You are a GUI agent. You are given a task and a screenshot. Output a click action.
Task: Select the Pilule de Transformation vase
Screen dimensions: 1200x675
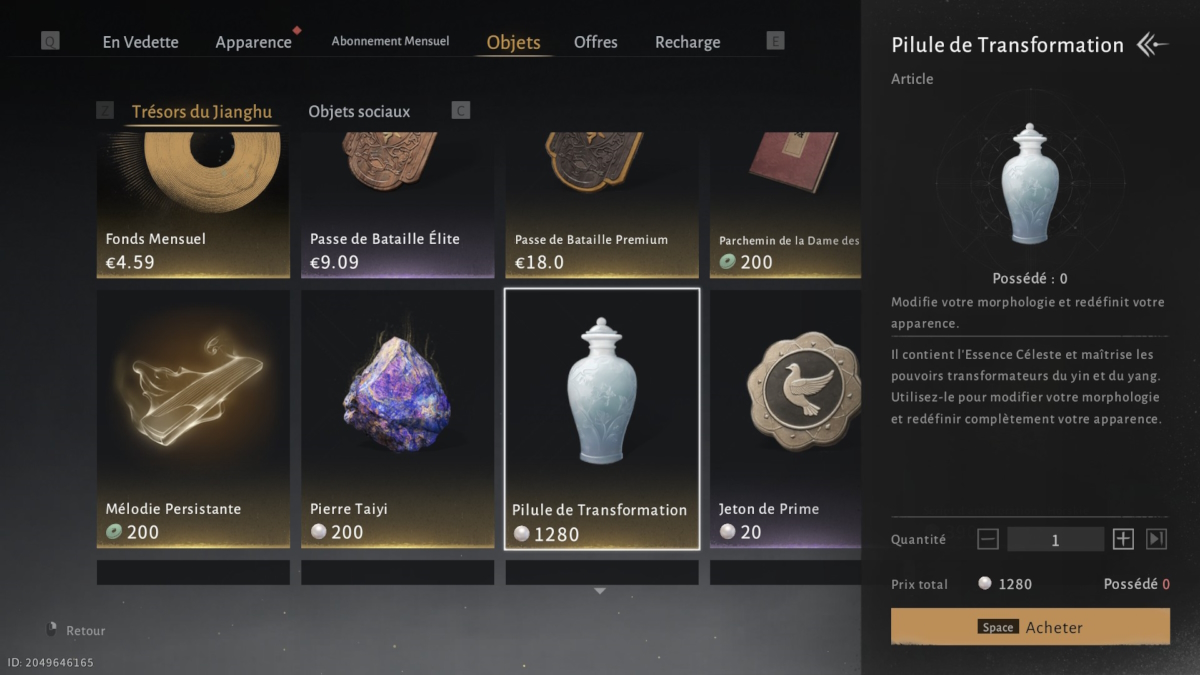point(601,418)
